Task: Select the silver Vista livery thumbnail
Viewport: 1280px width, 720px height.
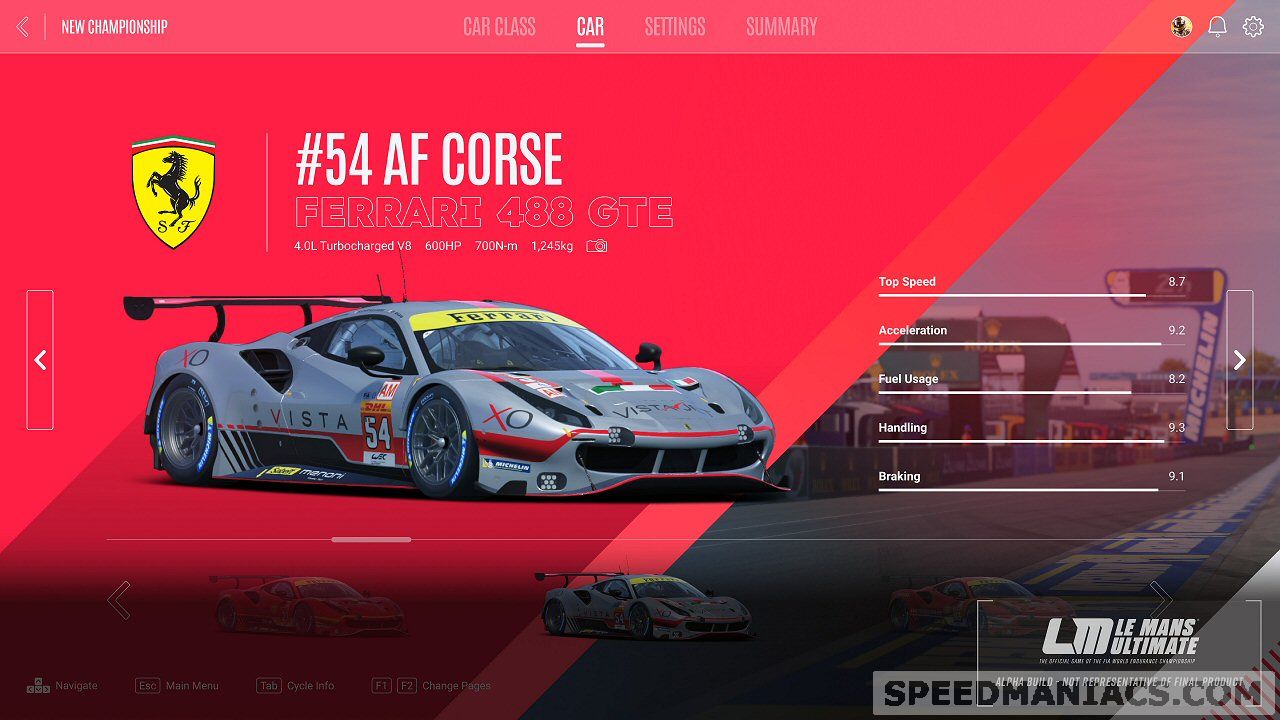Action: click(x=642, y=606)
